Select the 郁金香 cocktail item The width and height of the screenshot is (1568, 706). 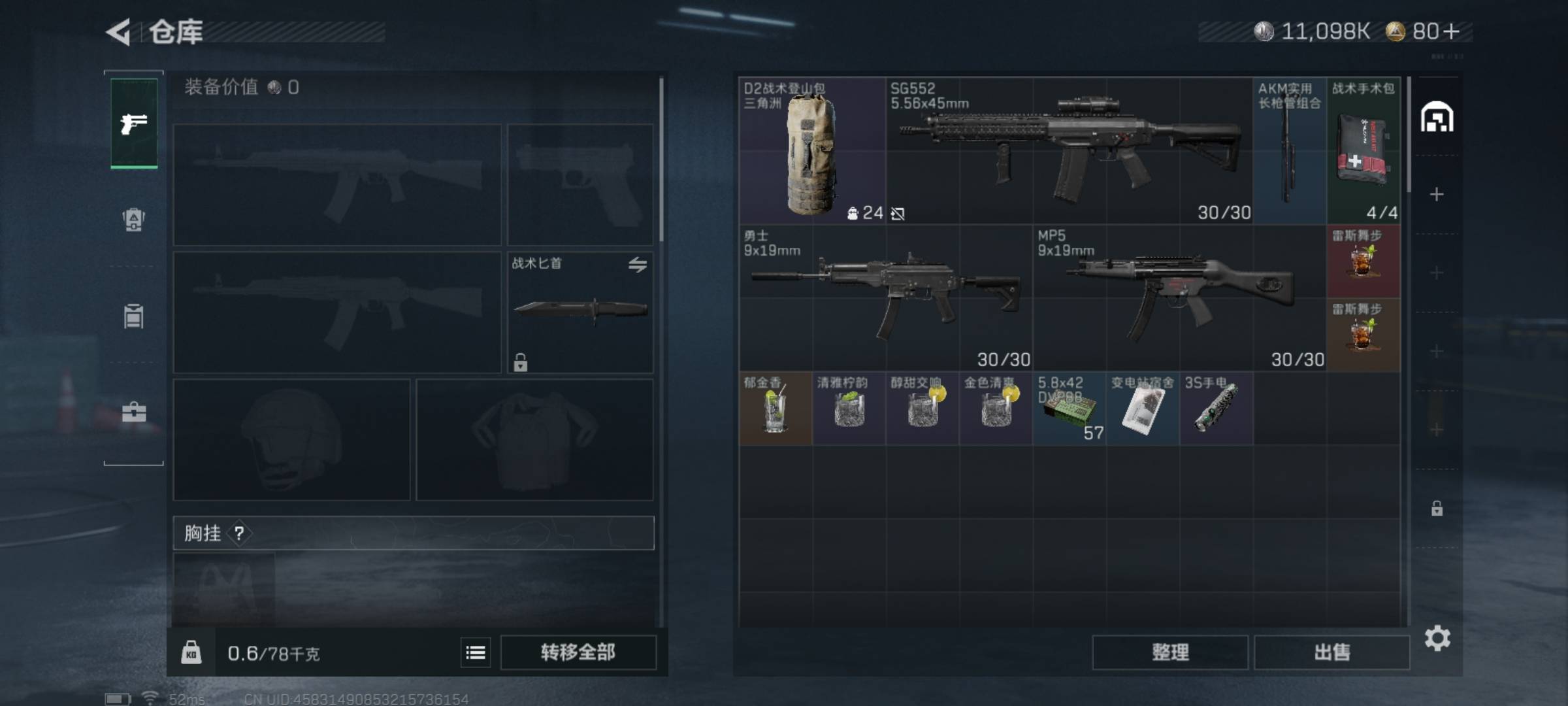(x=776, y=409)
